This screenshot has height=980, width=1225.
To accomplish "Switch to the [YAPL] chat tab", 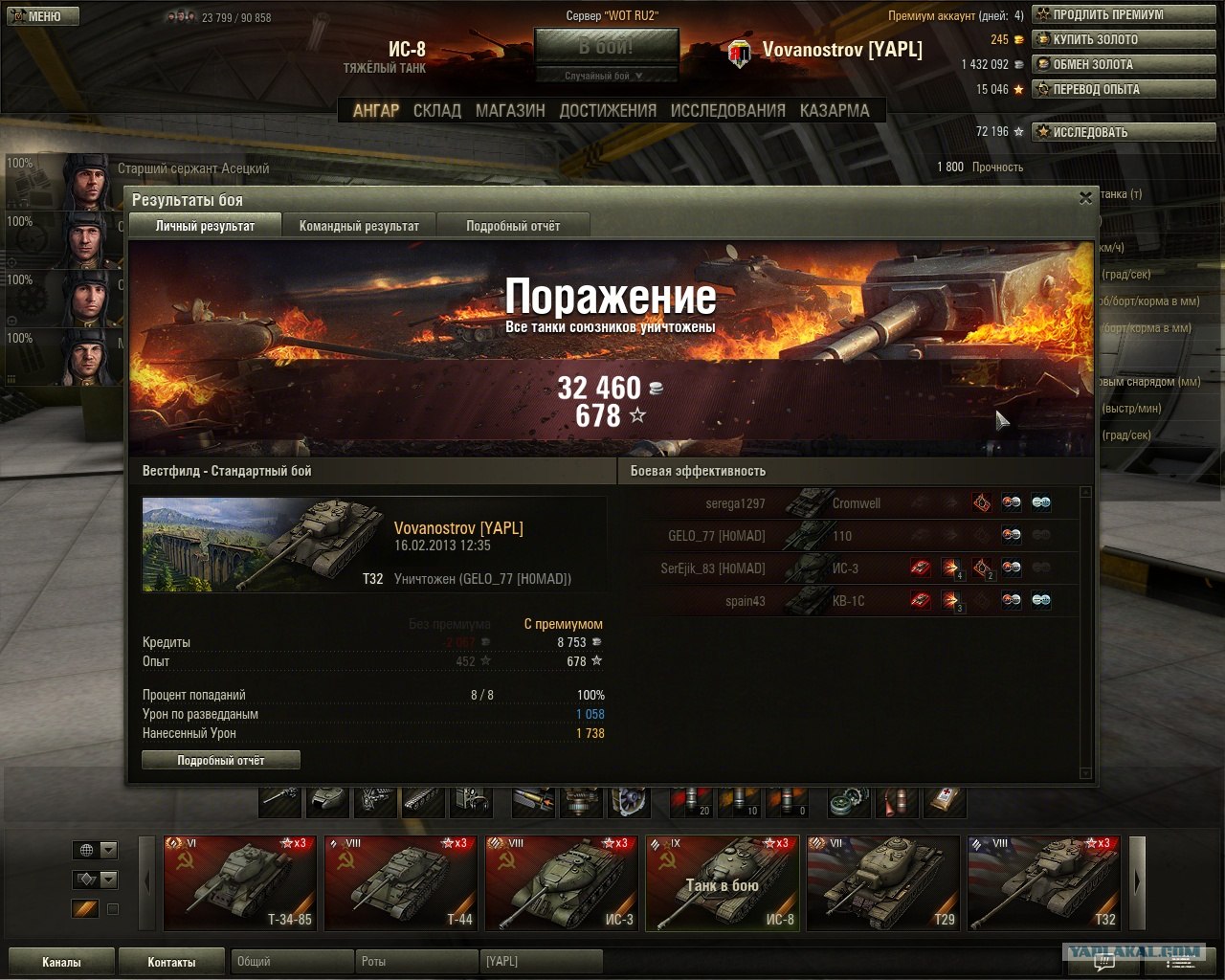I will (541, 962).
